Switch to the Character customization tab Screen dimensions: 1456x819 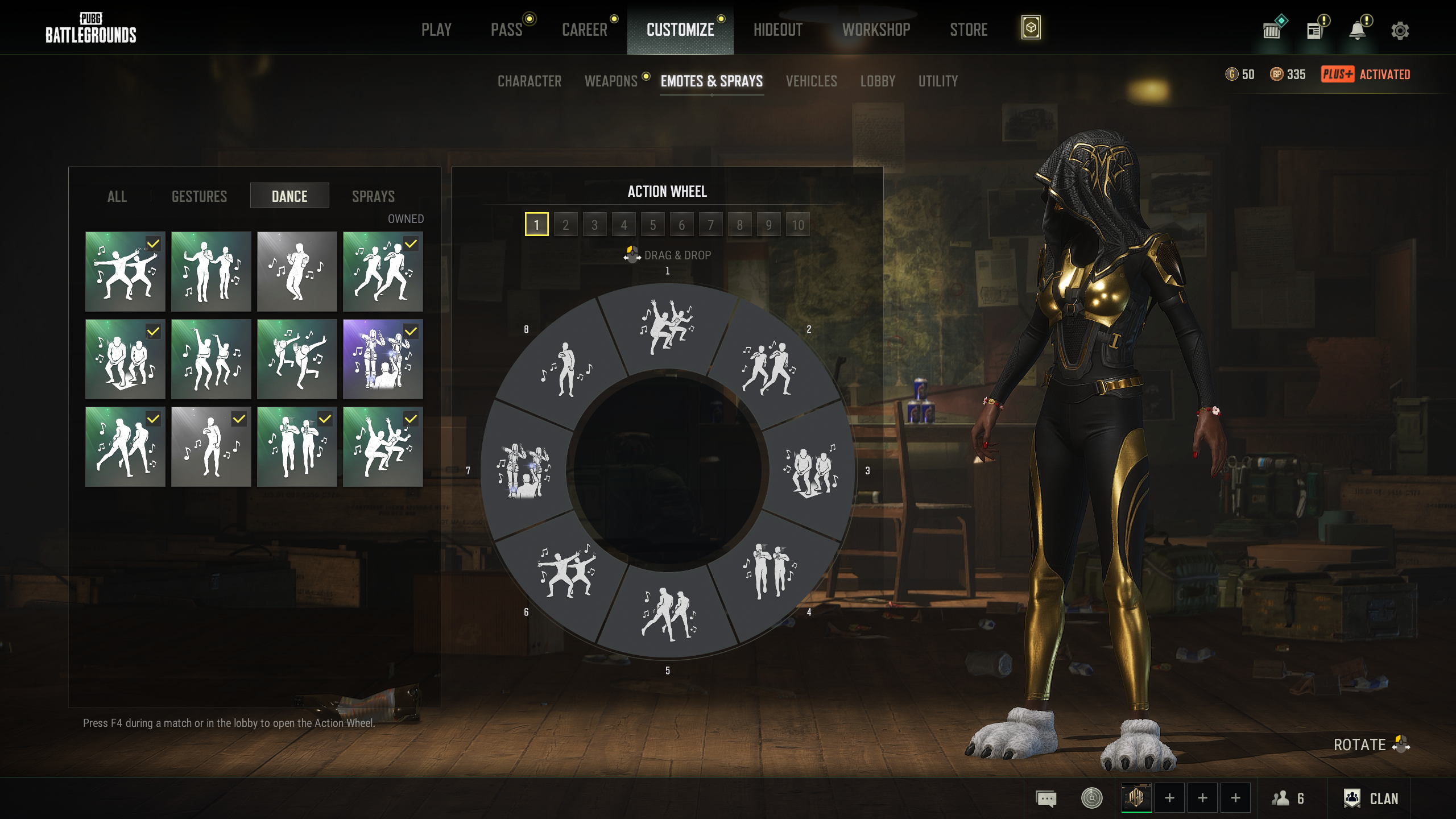(529, 81)
